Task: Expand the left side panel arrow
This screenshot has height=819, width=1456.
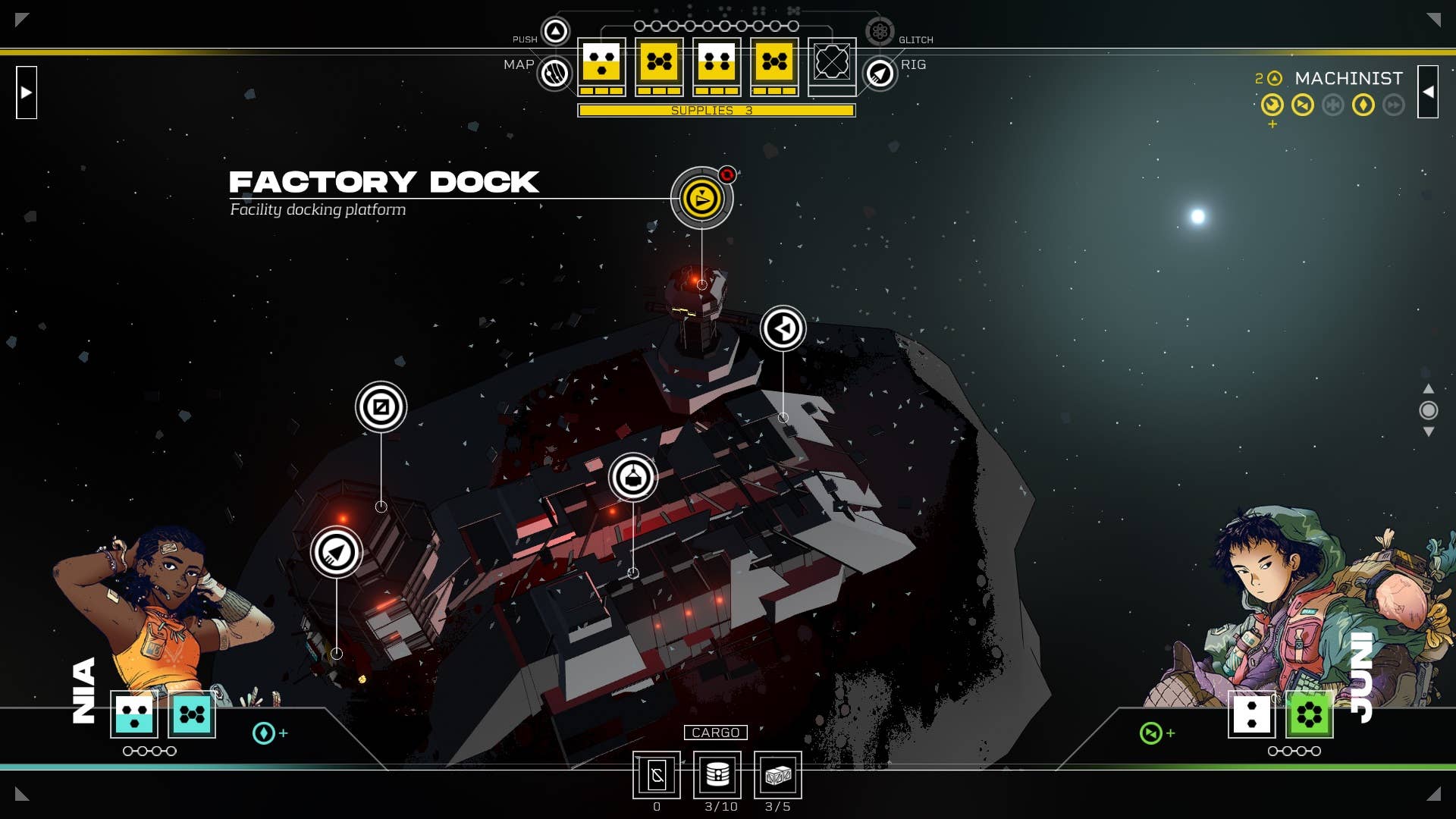Action: tap(27, 93)
